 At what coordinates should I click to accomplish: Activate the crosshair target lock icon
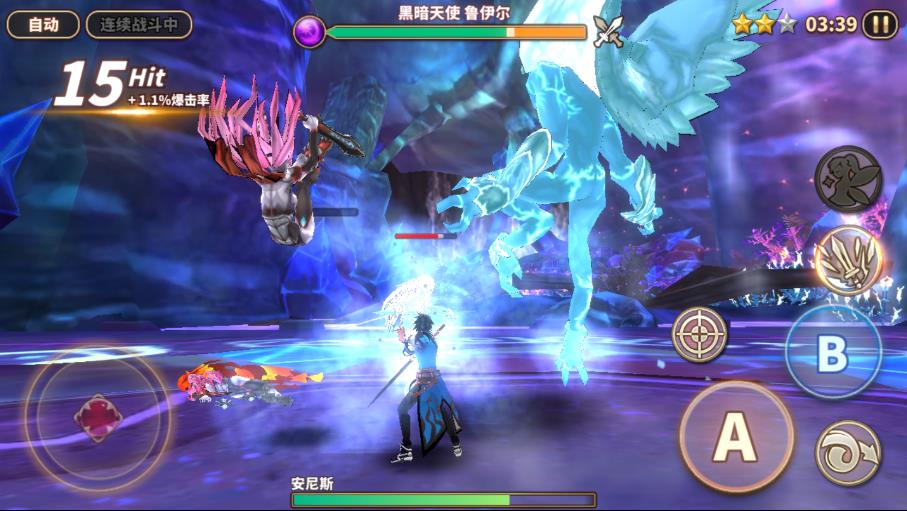pyautogui.click(x=699, y=334)
